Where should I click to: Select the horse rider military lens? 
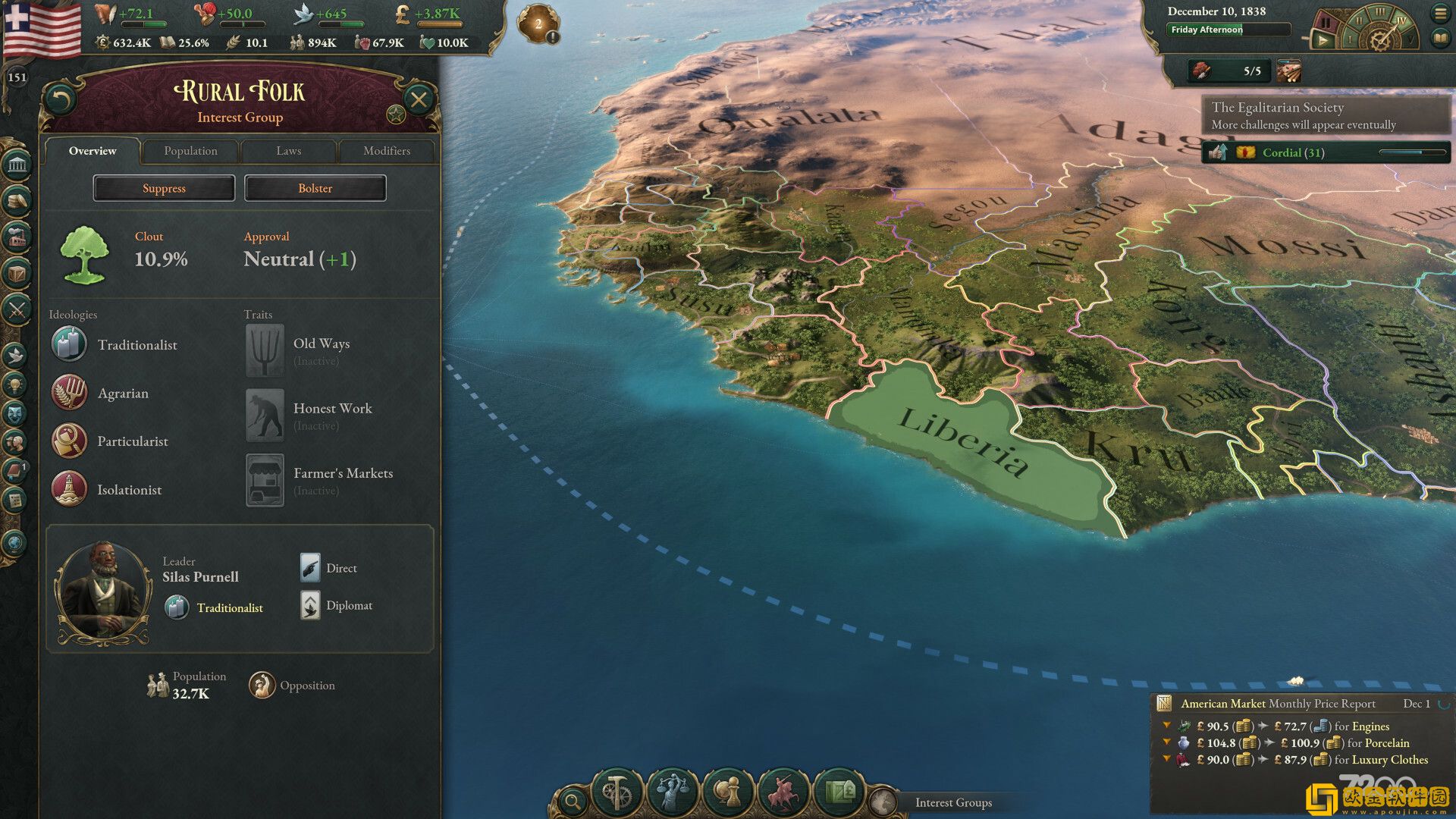(x=783, y=792)
